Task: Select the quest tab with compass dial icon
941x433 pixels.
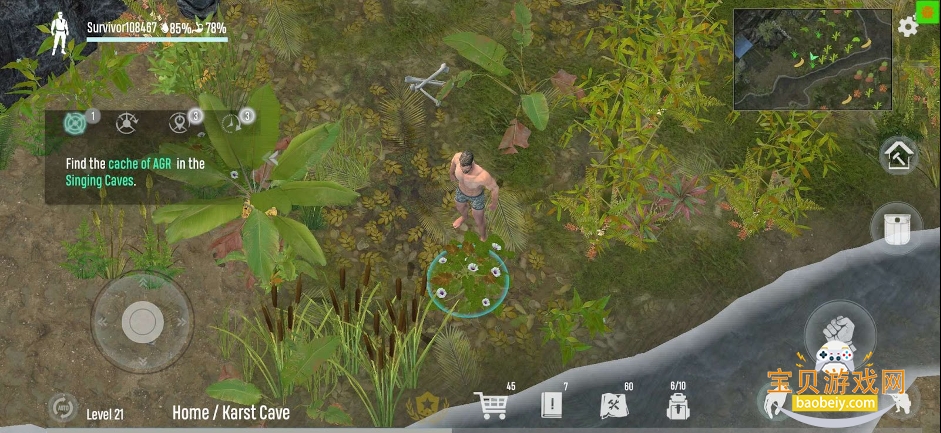Action: tap(126, 123)
